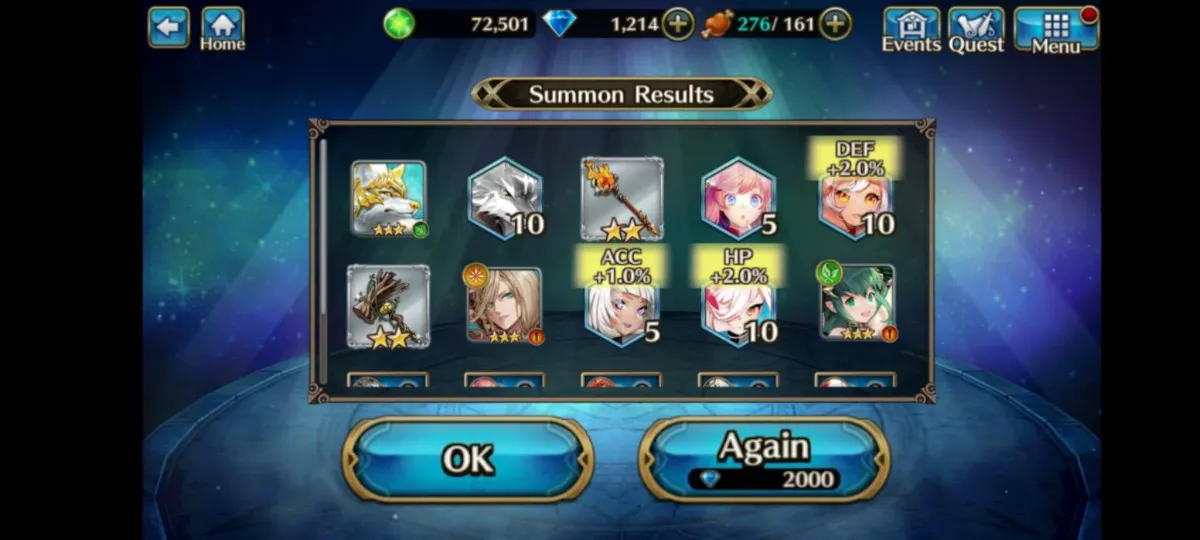Select the wooden club two-star item
Image resolution: width=1200 pixels, height=540 pixels.
388,306
